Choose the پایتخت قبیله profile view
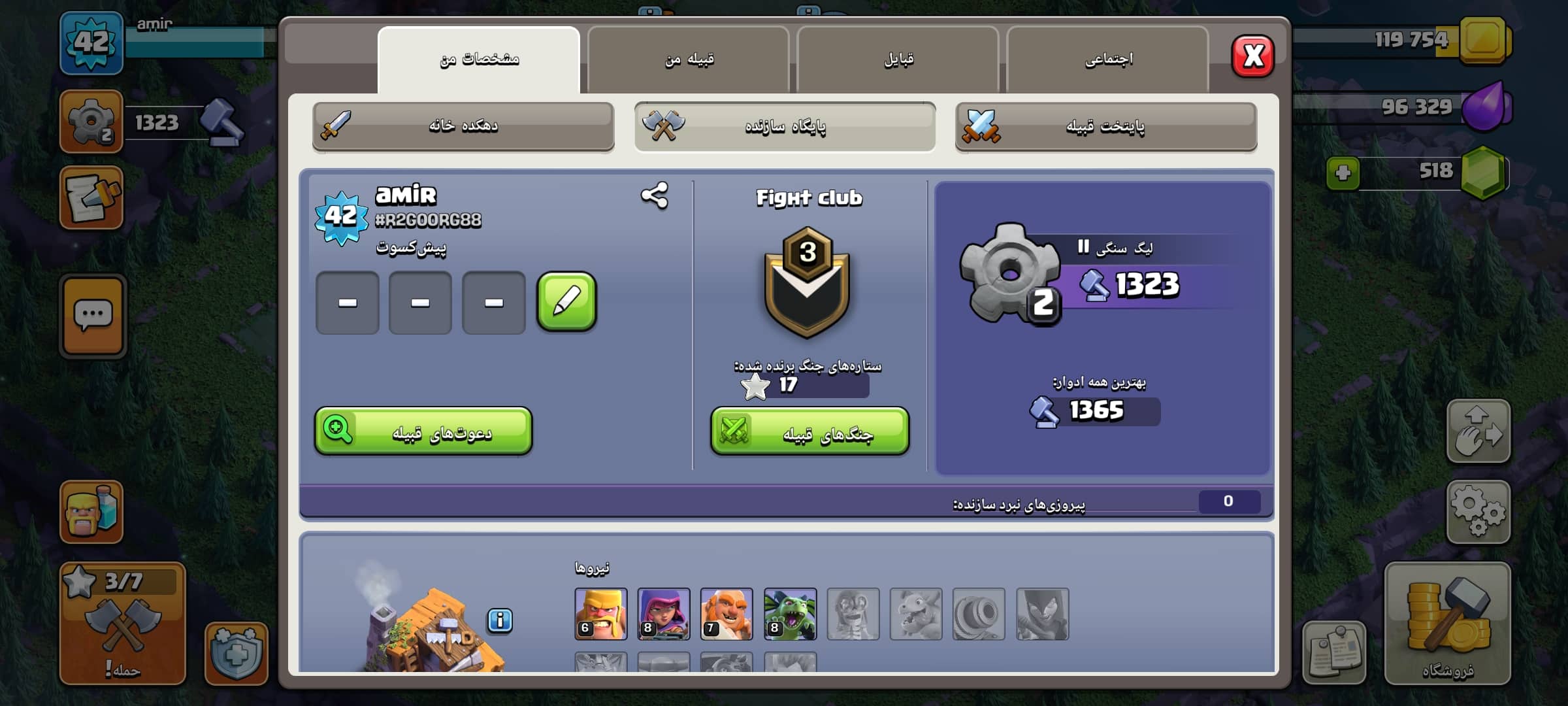This screenshot has height=706, width=1568. click(1105, 126)
